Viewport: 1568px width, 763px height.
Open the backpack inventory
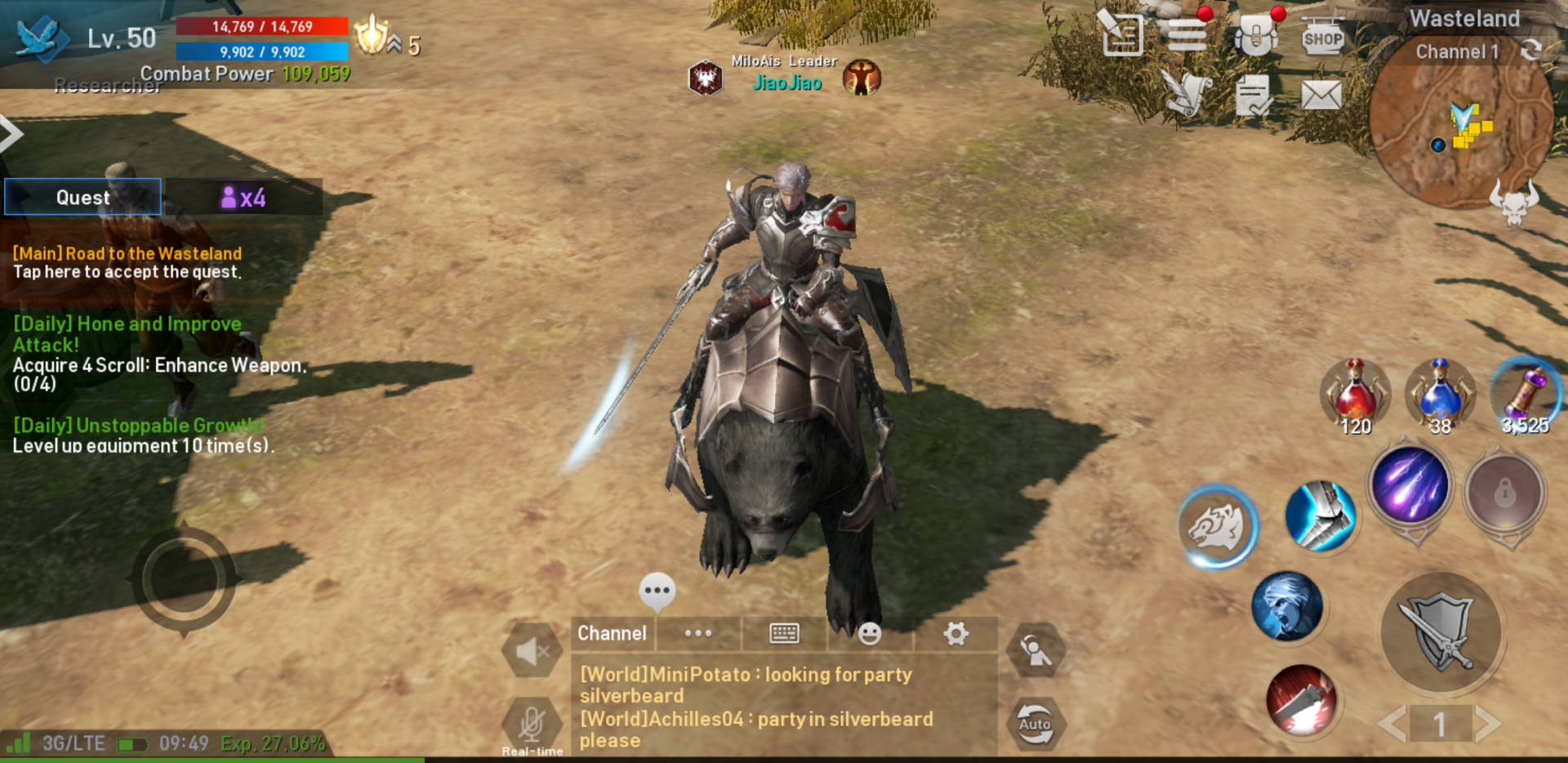click(x=1255, y=37)
